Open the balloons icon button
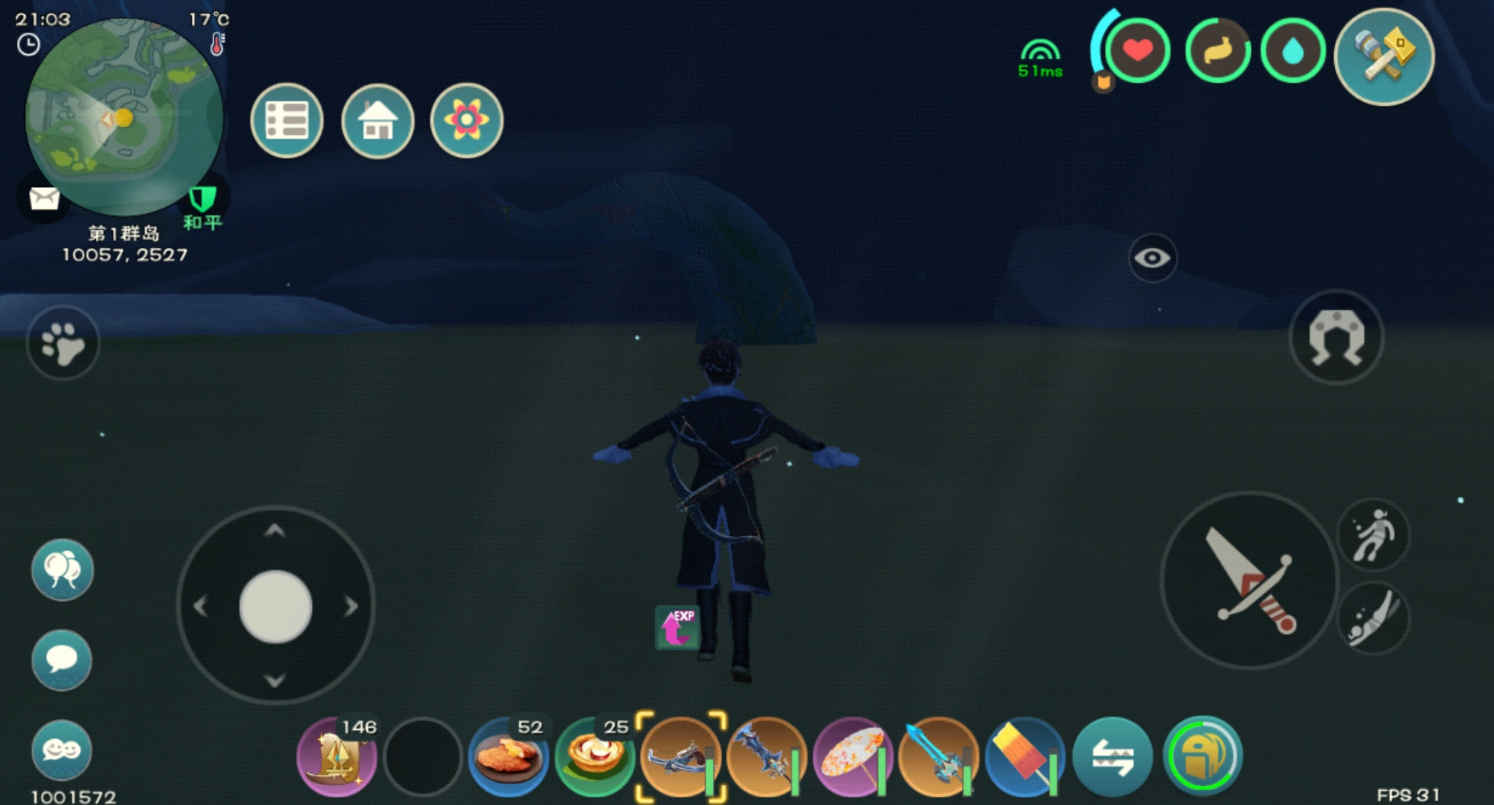Viewport: 1494px width, 805px height. pyautogui.click(x=62, y=570)
